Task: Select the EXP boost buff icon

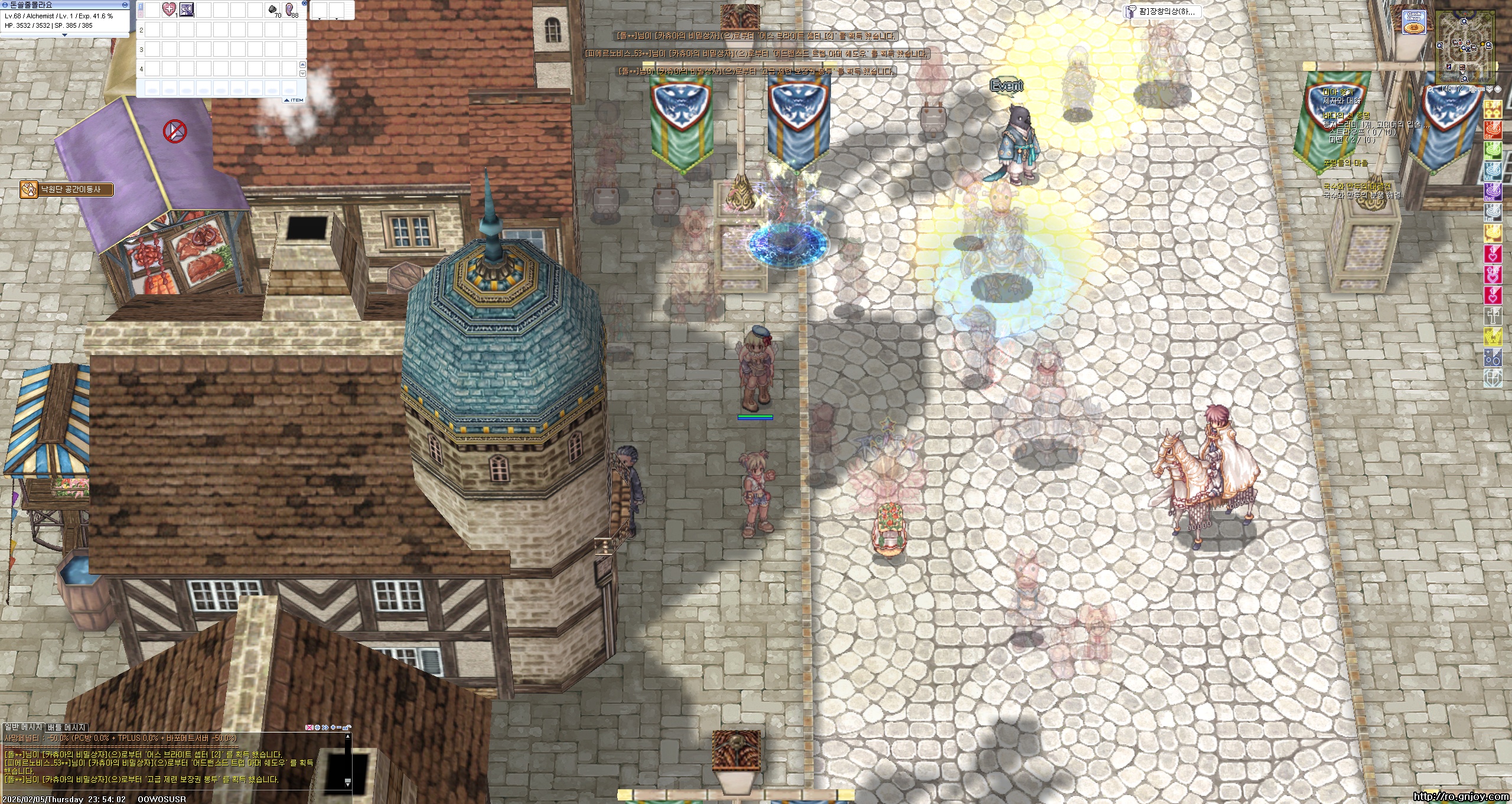Action: [x=1493, y=109]
